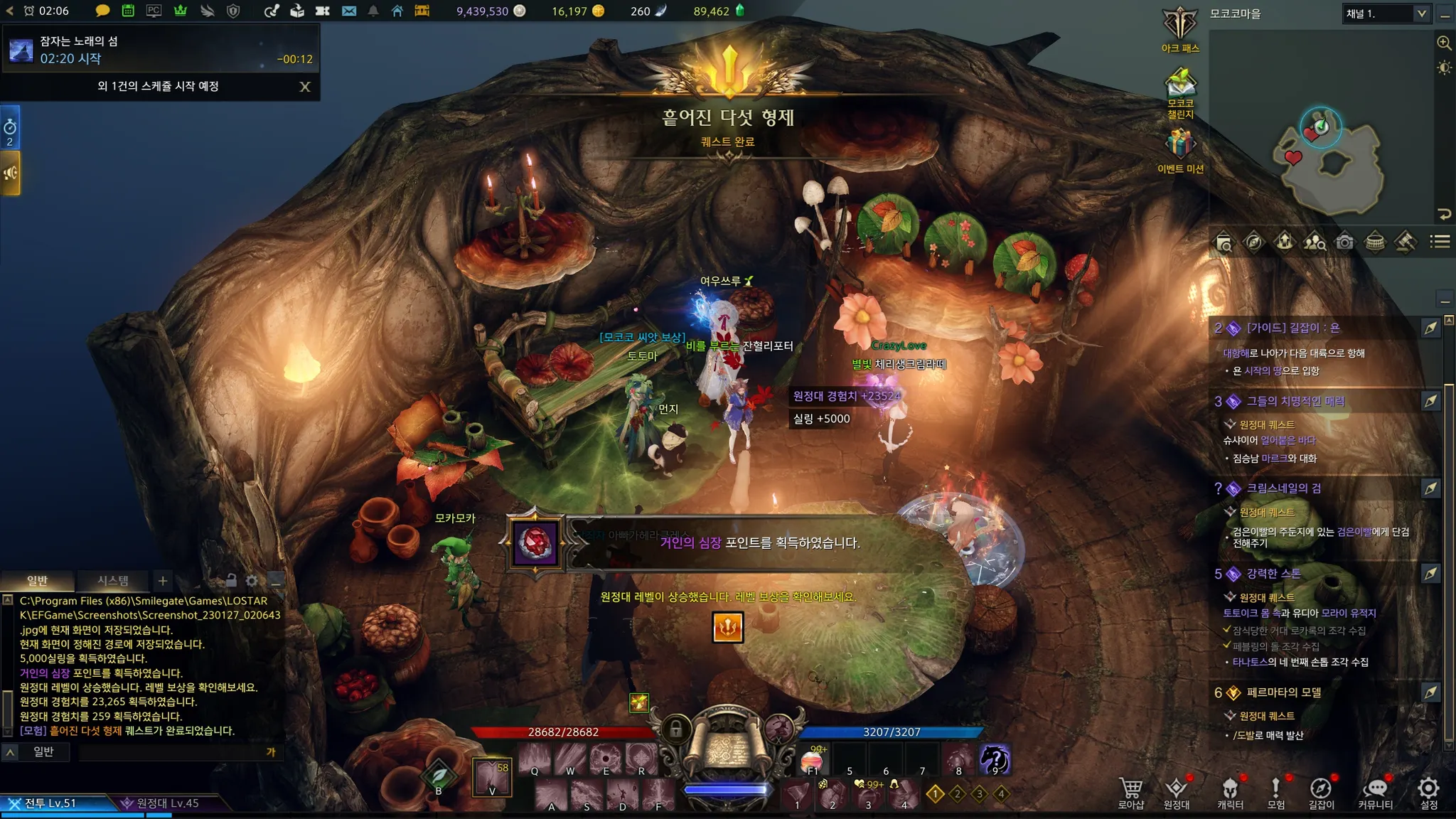Screen dimensions: 1456x819
Task: Add a new chat tab
Action: pos(163,581)
